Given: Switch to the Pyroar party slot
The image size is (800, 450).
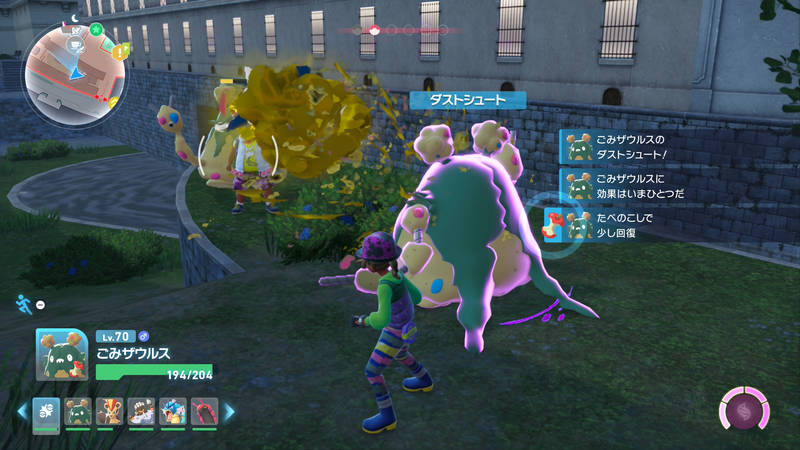Looking at the screenshot, I should click(x=109, y=409).
